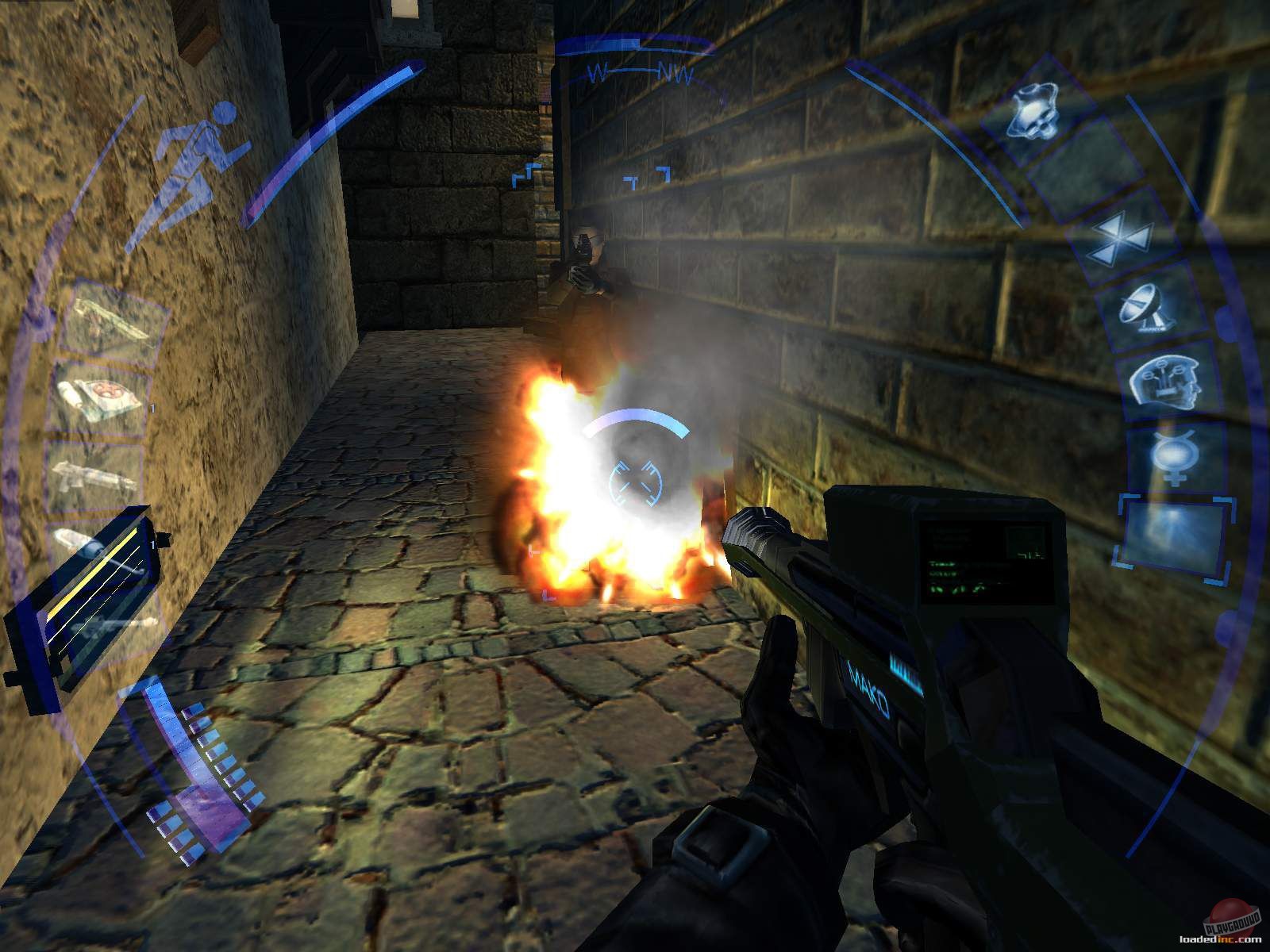Select the satellite dish radar biomod
Image resolution: width=1270 pixels, height=952 pixels.
pyautogui.click(x=1146, y=308)
